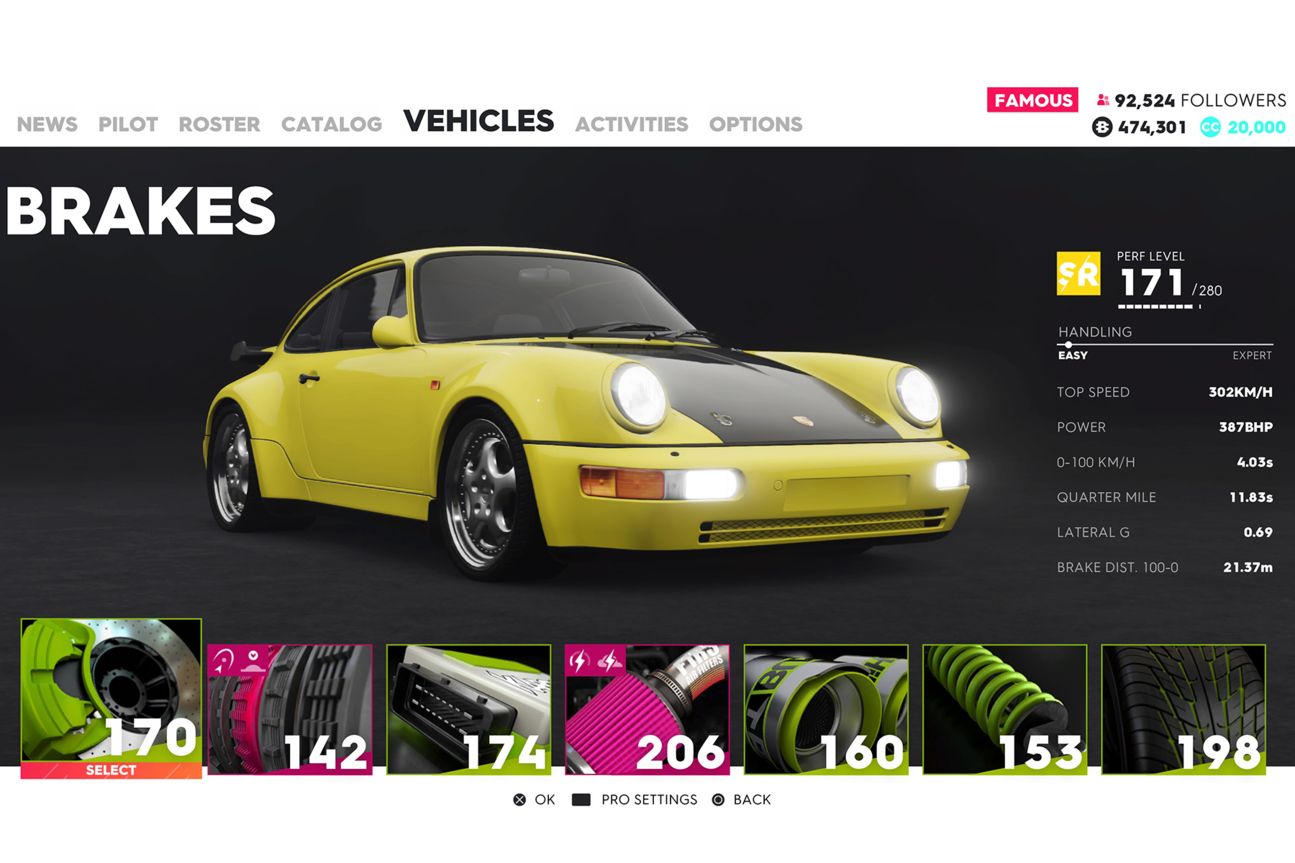Switch to the CATALOG section
The image size is (1295, 863).
pos(331,124)
